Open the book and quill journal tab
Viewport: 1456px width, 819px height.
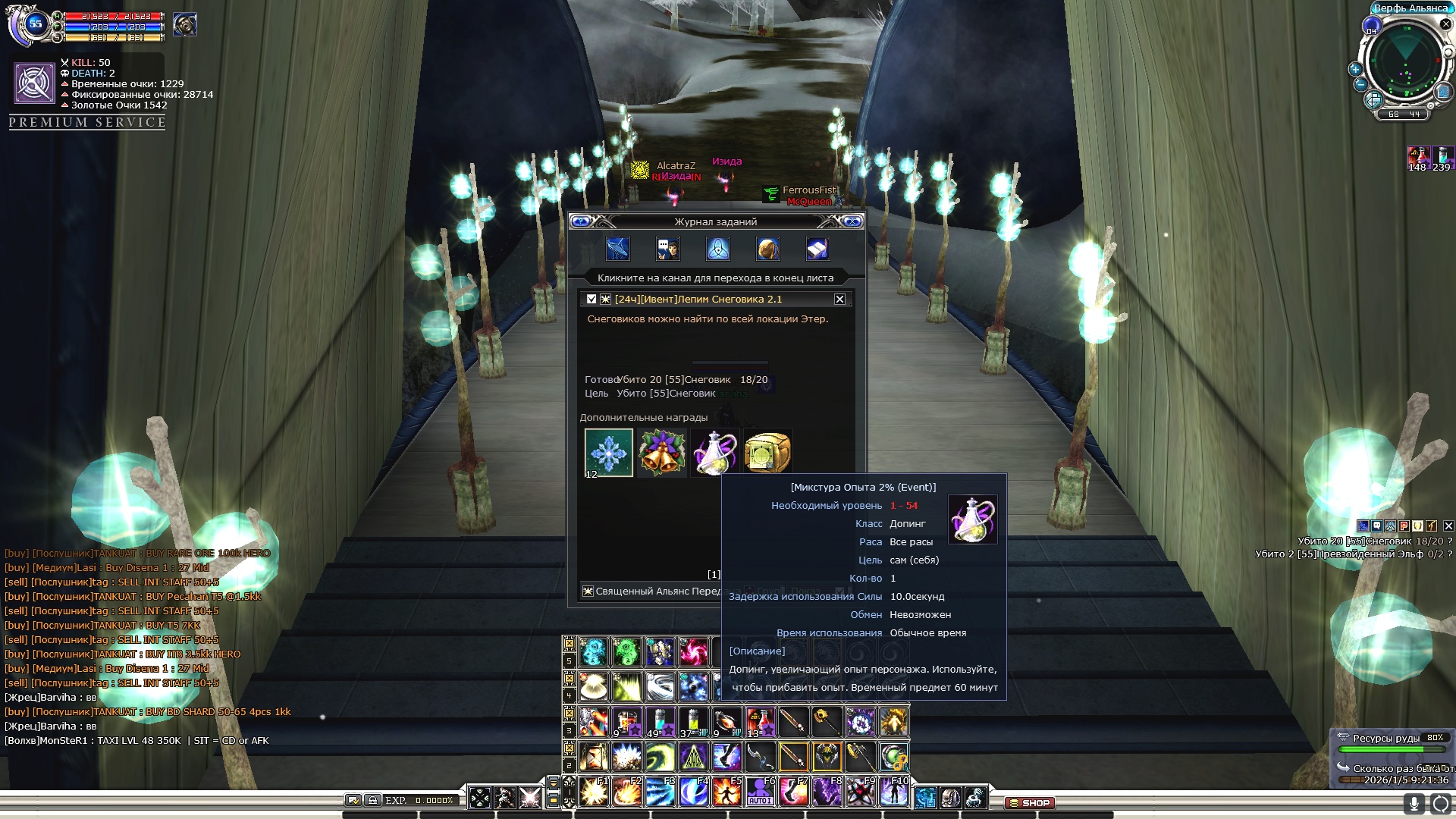[817, 249]
